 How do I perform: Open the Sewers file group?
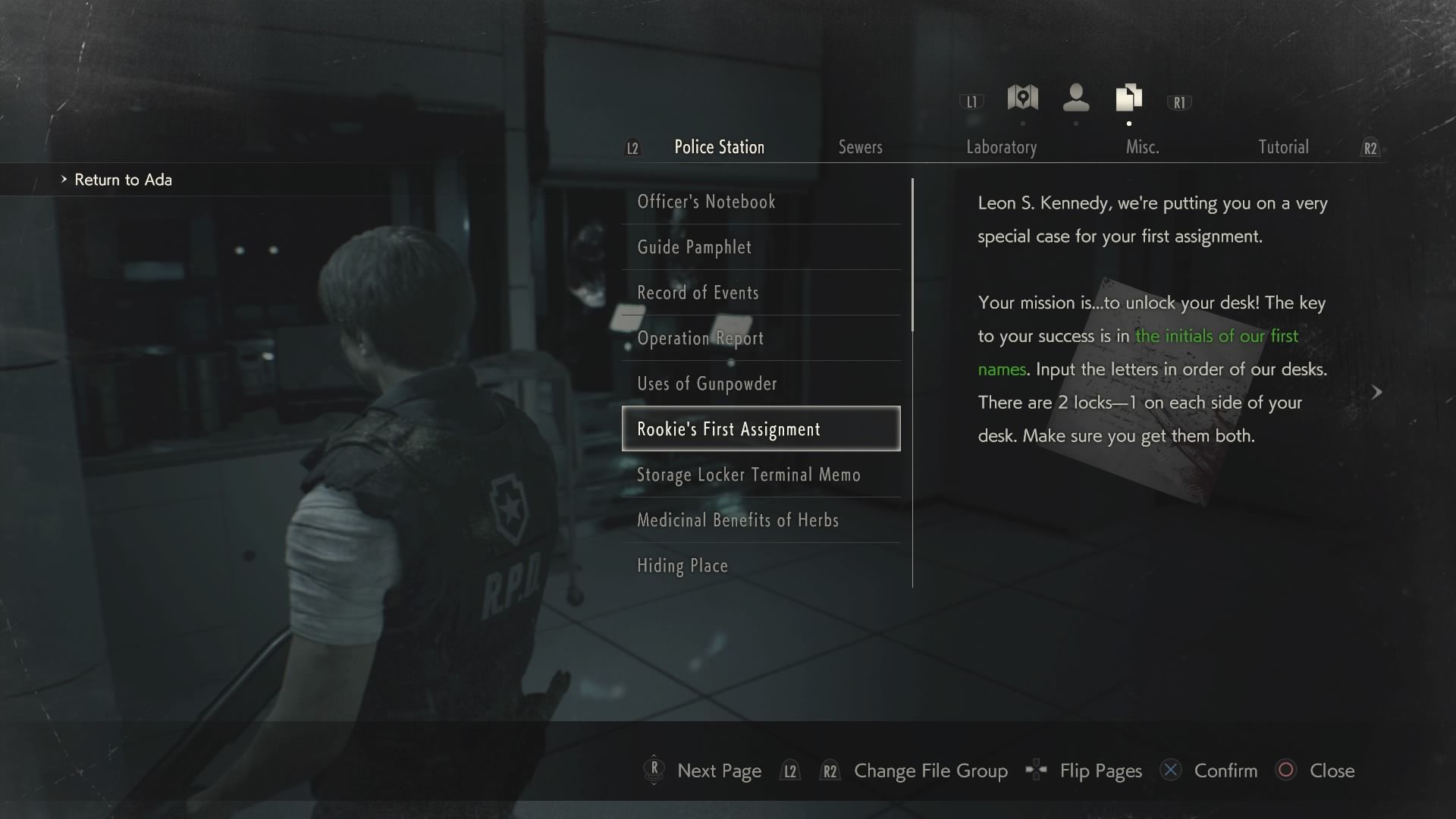860,147
